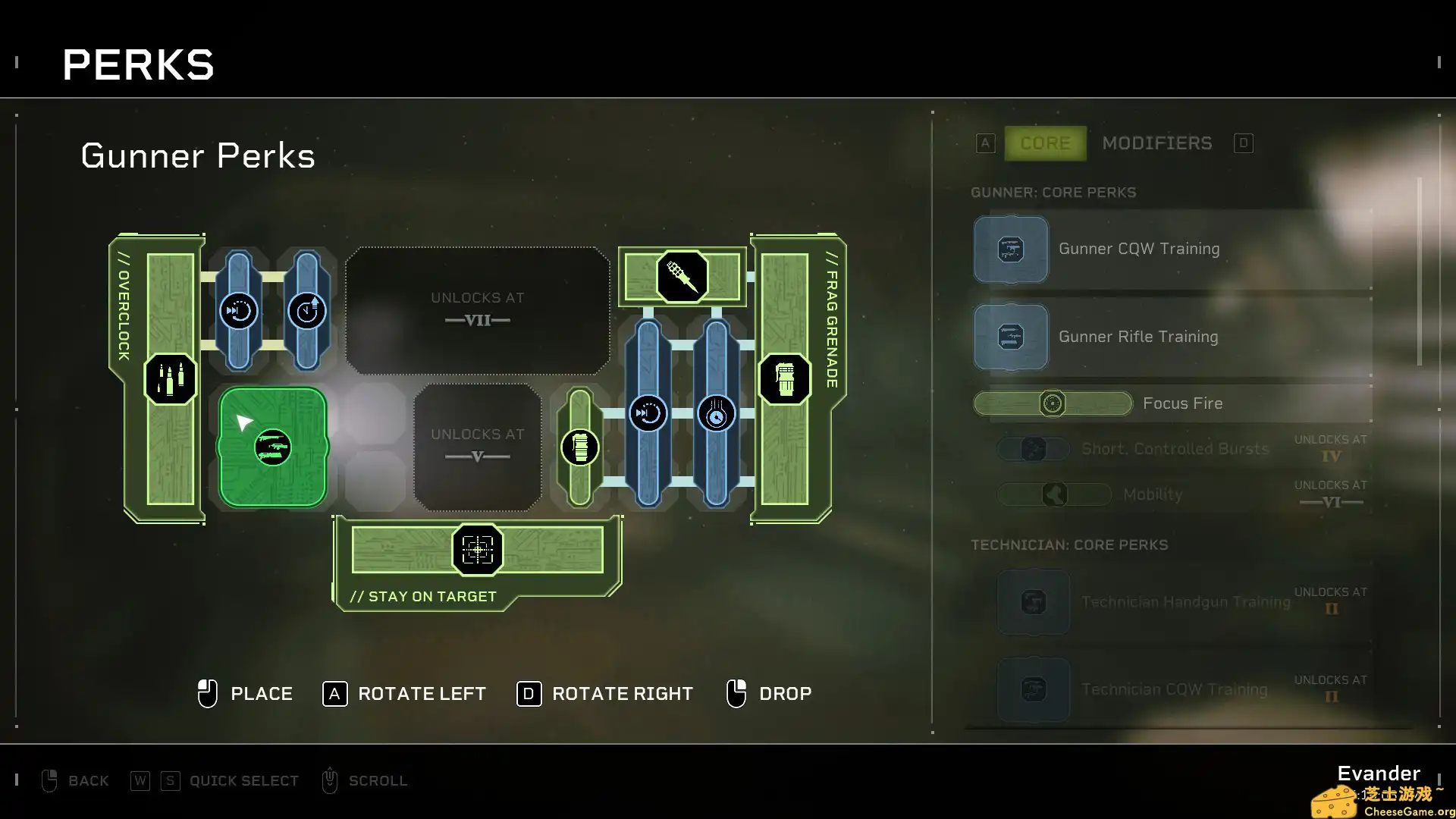Select the syringe perk icon above the grid
The width and height of the screenshot is (1456, 819).
[681, 276]
